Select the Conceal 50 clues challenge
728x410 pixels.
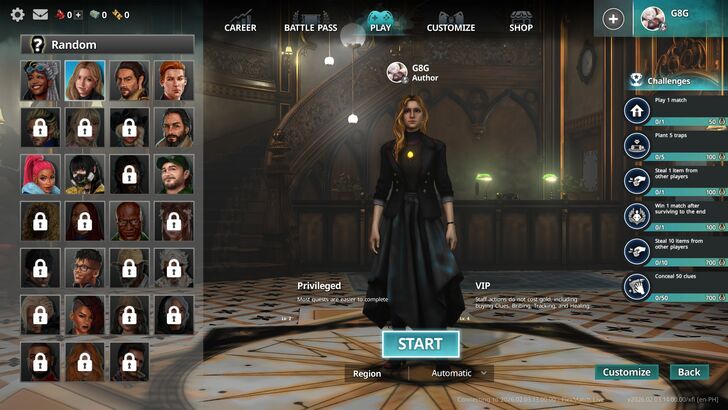pyautogui.click(x=675, y=288)
